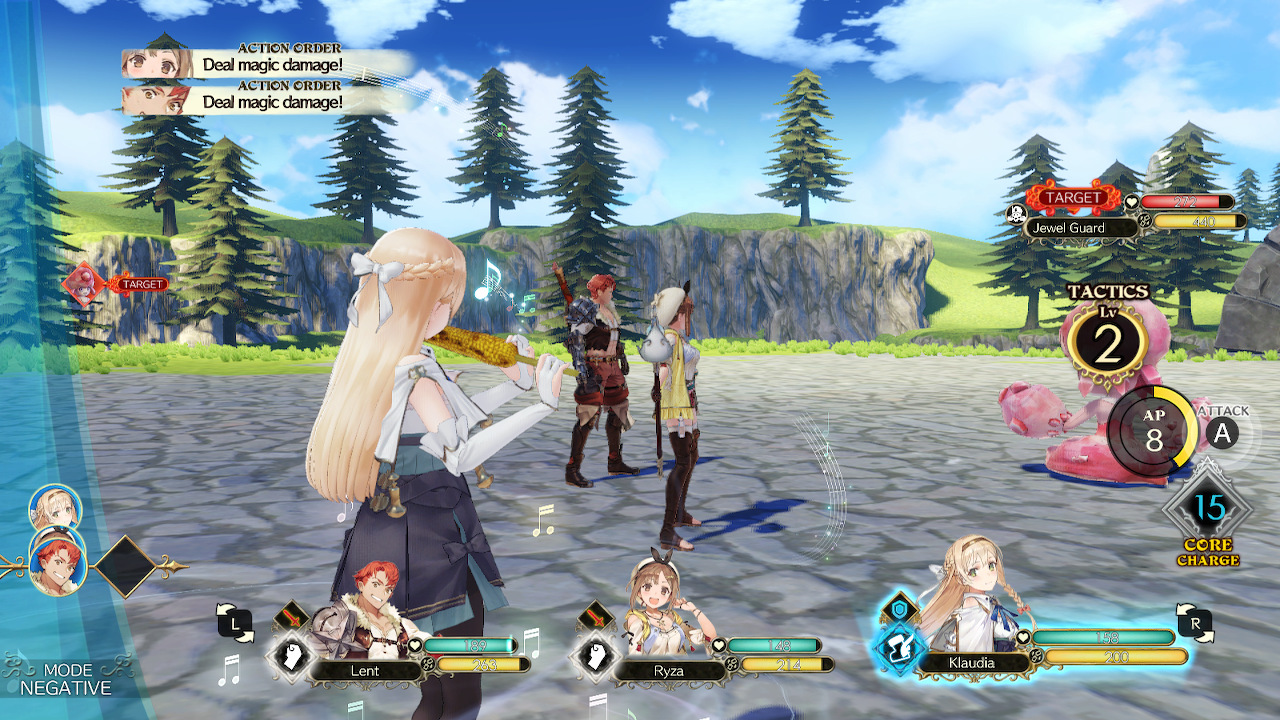Click the skull icon beside Jewel Guard's name
This screenshot has height=720, width=1280.
coord(1015,213)
